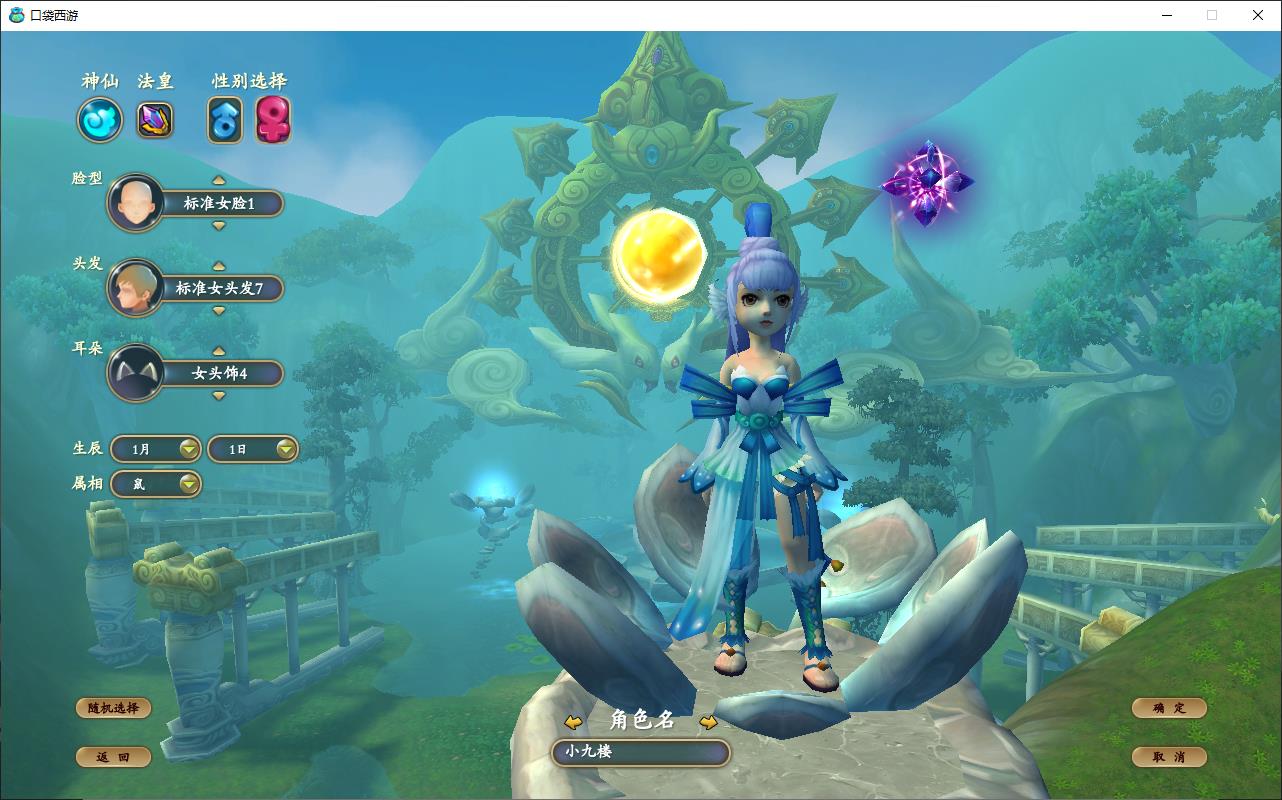Pick the pink female gender icon
The image size is (1282, 800).
[x=273, y=120]
